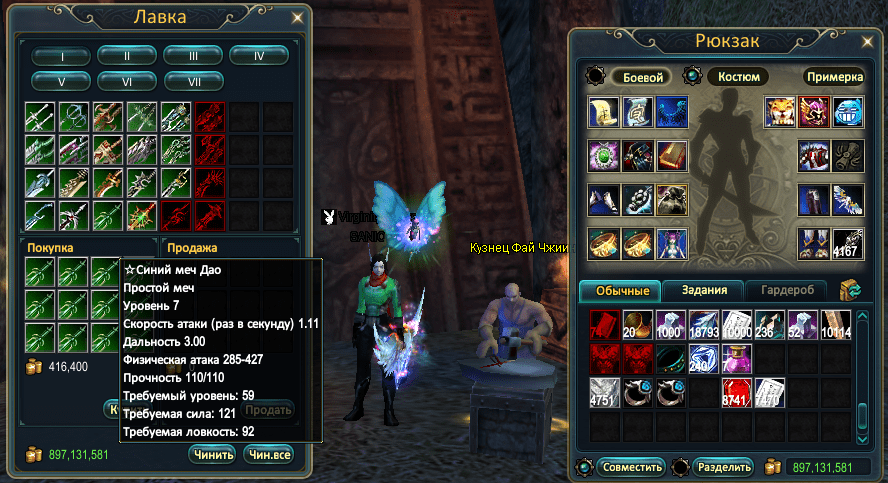This screenshot has height=483, width=888.
Task: Select the Обычные inventory tab
Action: pos(622,291)
